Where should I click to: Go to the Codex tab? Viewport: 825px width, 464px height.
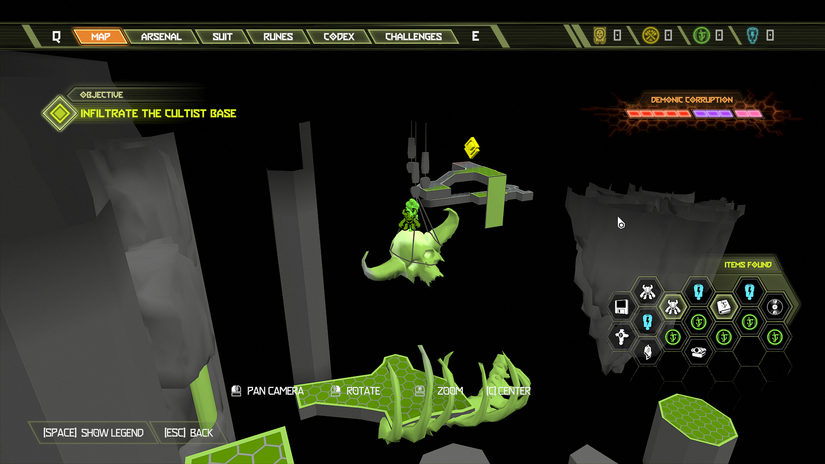pyautogui.click(x=339, y=37)
